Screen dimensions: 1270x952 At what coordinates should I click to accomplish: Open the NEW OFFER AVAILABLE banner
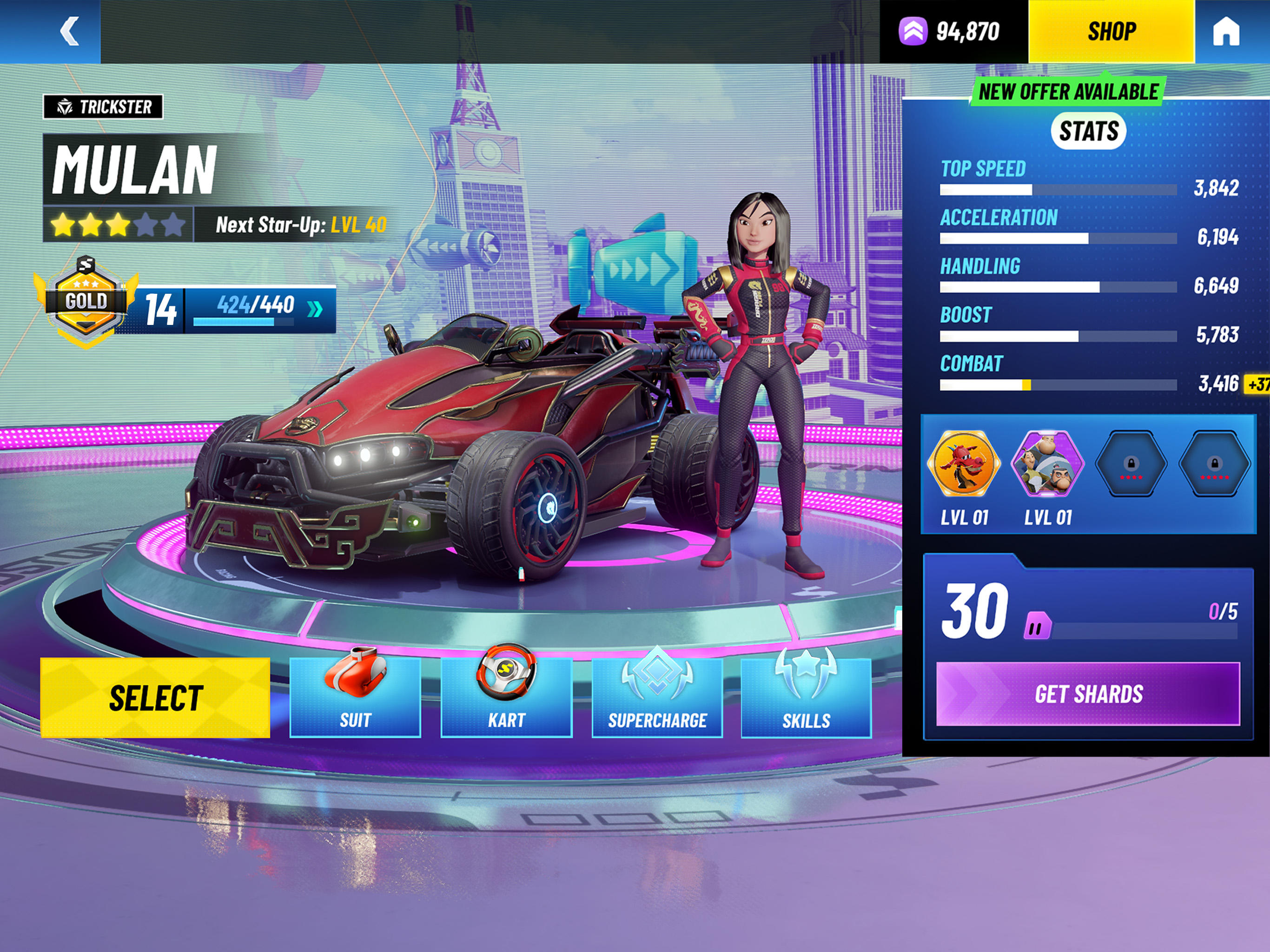click(x=1066, y=90)
